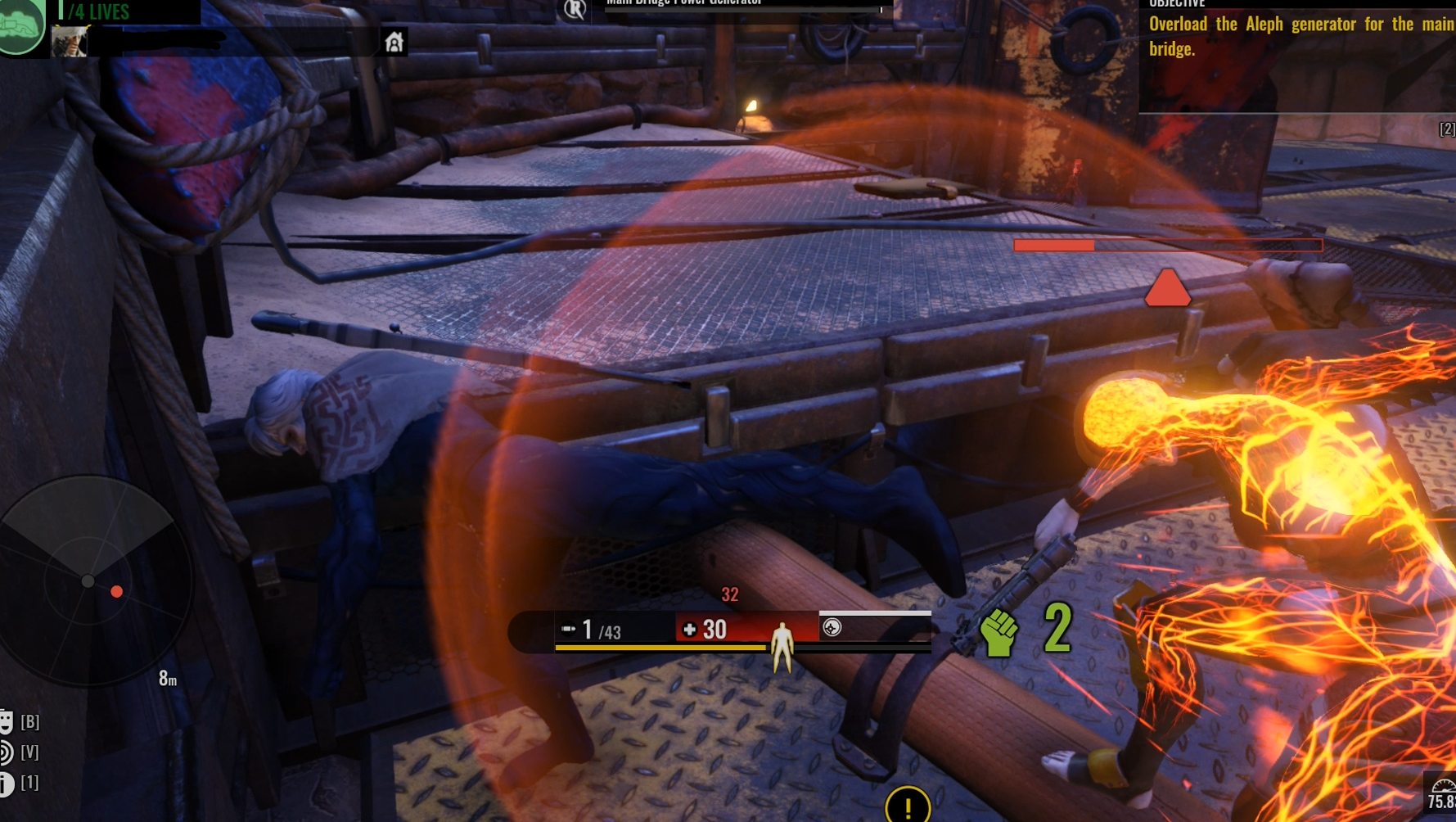The width and height of the screenshot is (1456, 822).
Task: Click the info icon labeled 1
Action: point(7,784)
